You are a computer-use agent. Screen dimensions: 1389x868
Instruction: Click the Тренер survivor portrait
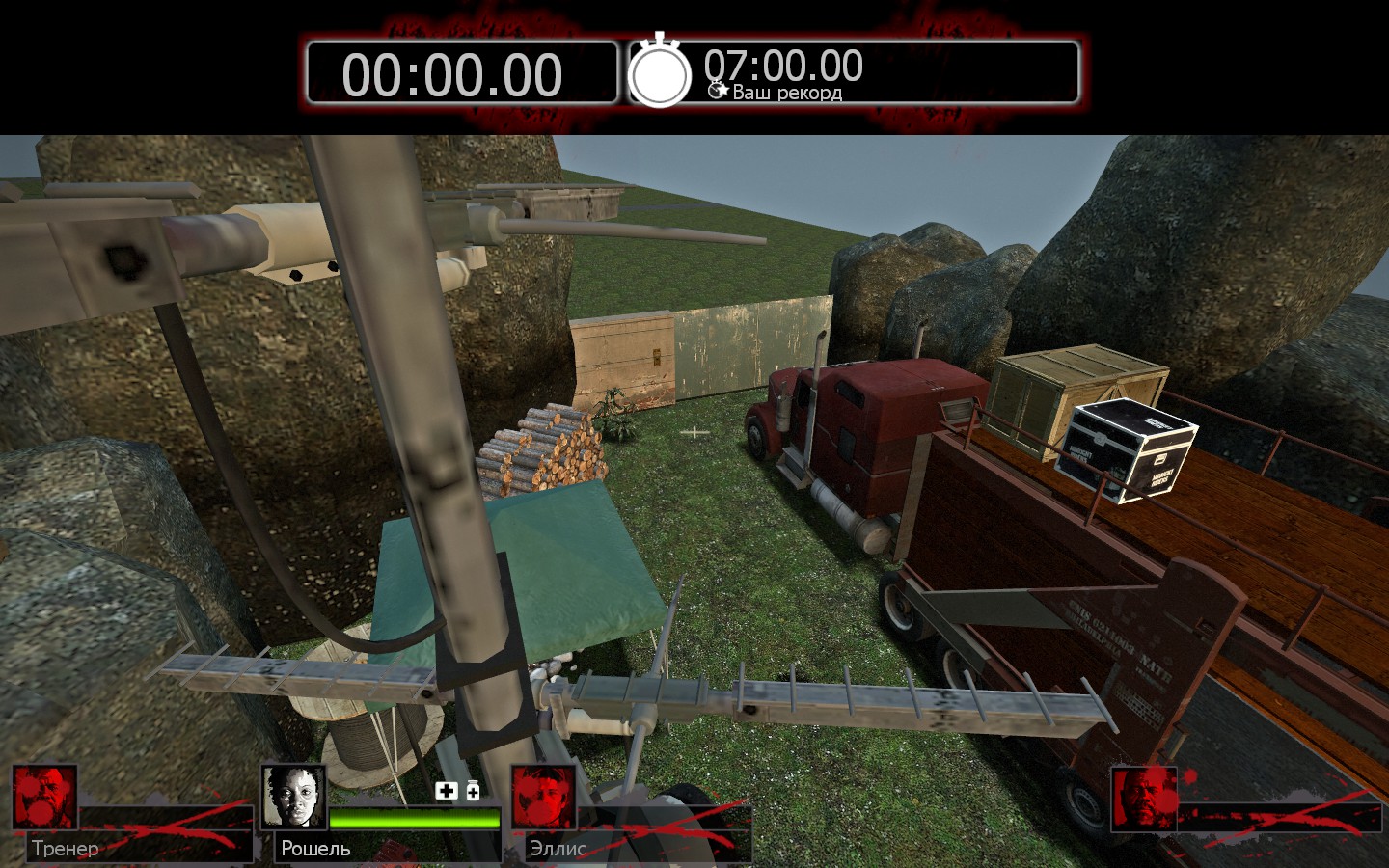[x=44, y=798]
